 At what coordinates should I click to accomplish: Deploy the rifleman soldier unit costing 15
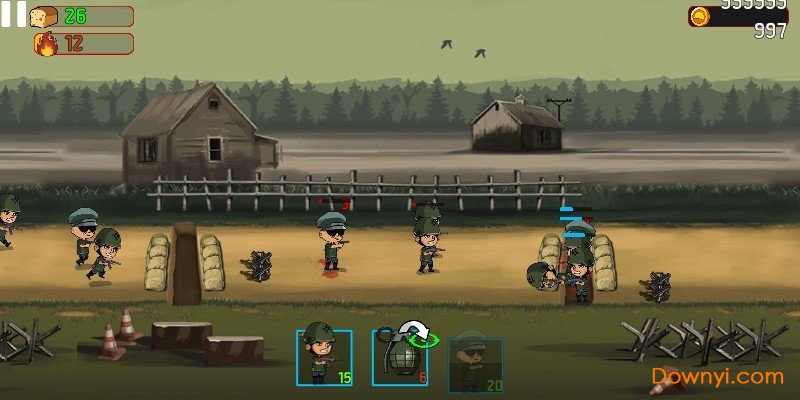324,357
